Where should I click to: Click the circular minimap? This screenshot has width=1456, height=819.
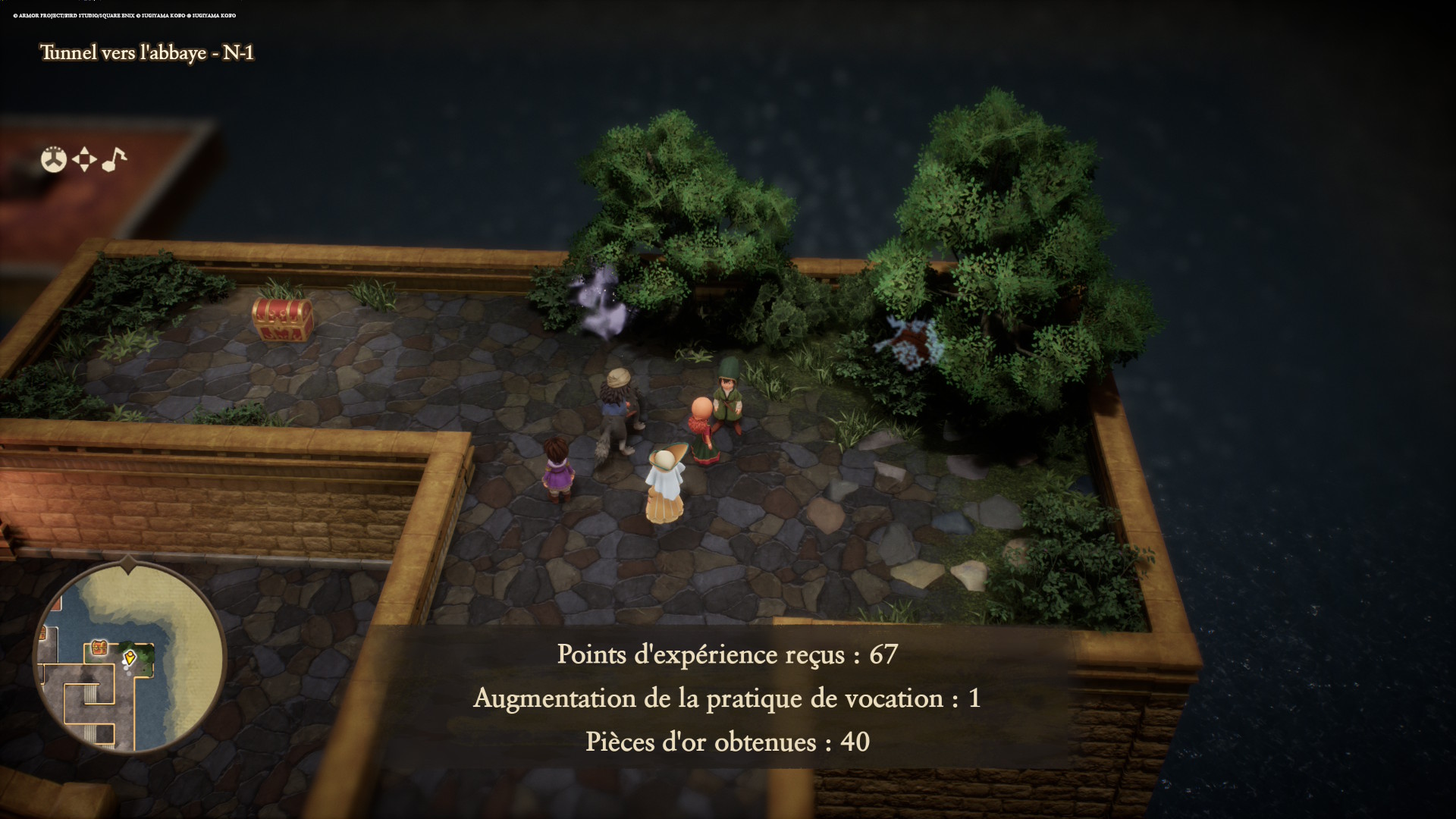[x=130, y=657]
